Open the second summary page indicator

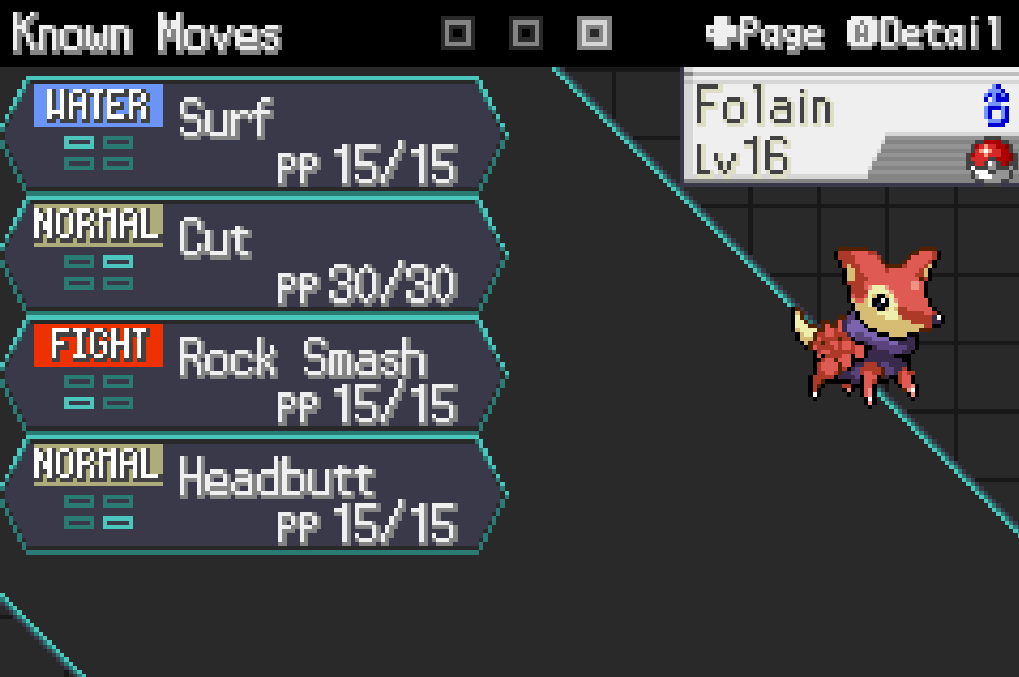[x=526, y=33]
